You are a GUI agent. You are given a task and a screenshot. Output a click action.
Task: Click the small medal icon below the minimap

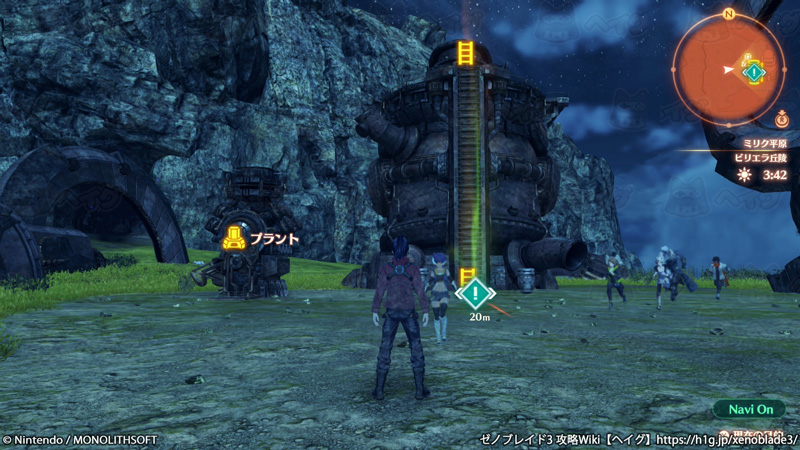[780, 121]
